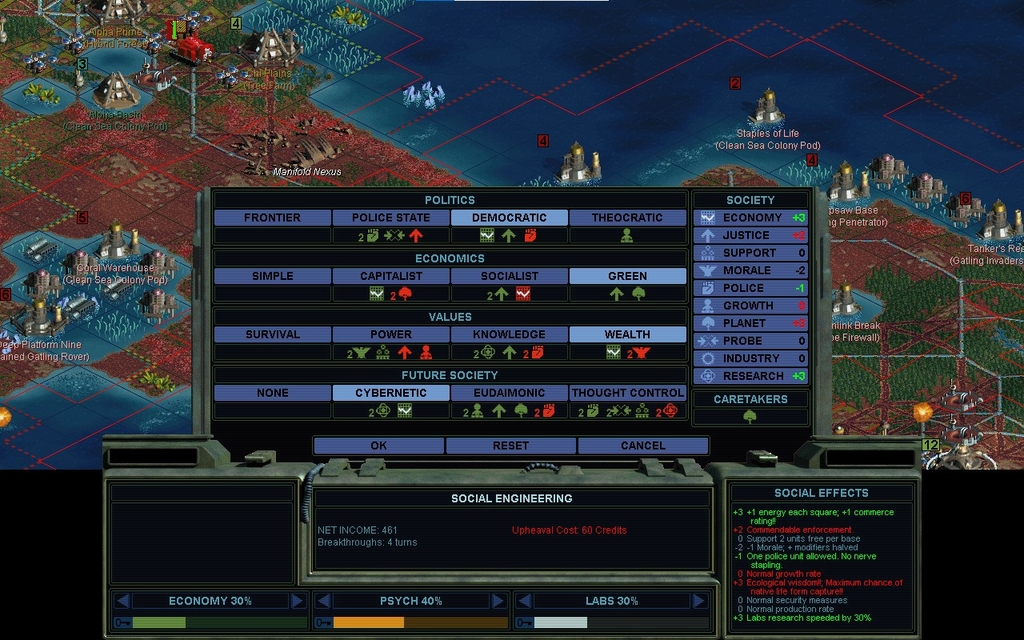Pick Eudaimonic future society
Viewport: 1024px width, 640px height.
coord(509,393)
